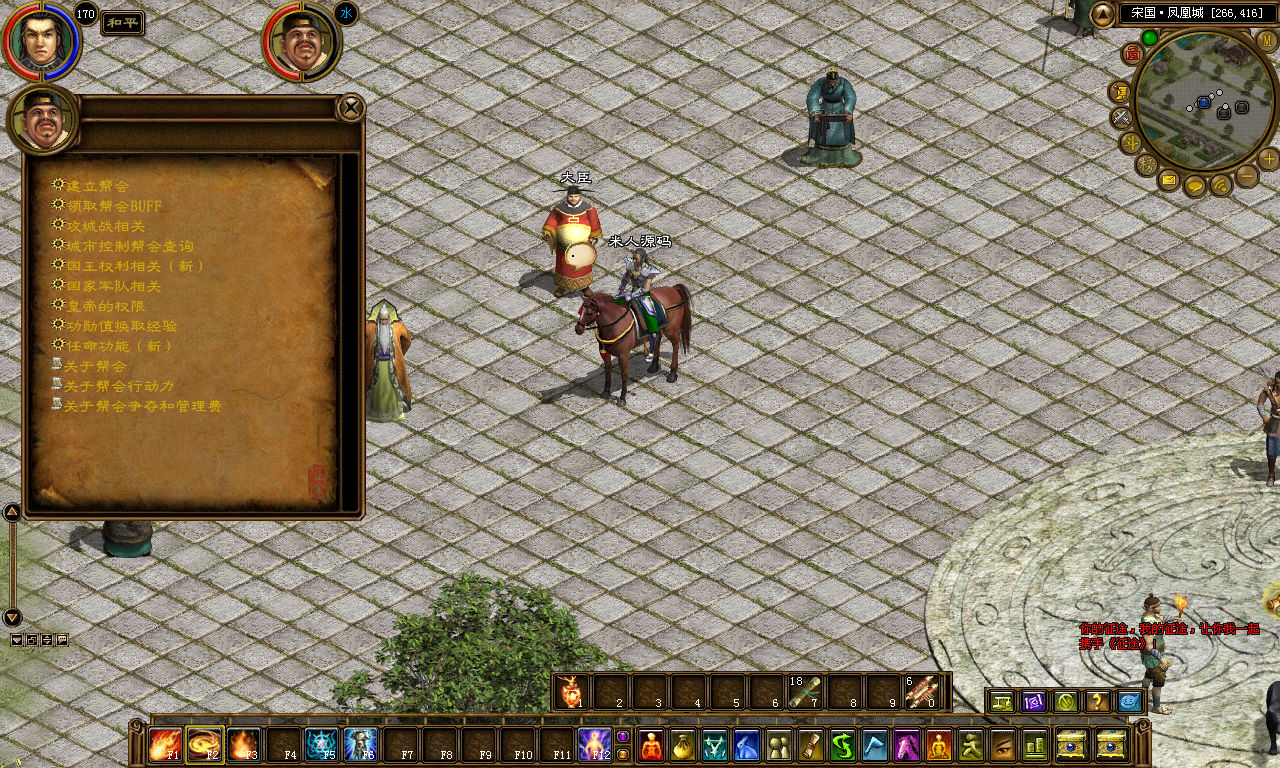This screenshot has width=1280, height=768.
Task: Zoom in the minimap with the plus button
Action: (1269, 159)
